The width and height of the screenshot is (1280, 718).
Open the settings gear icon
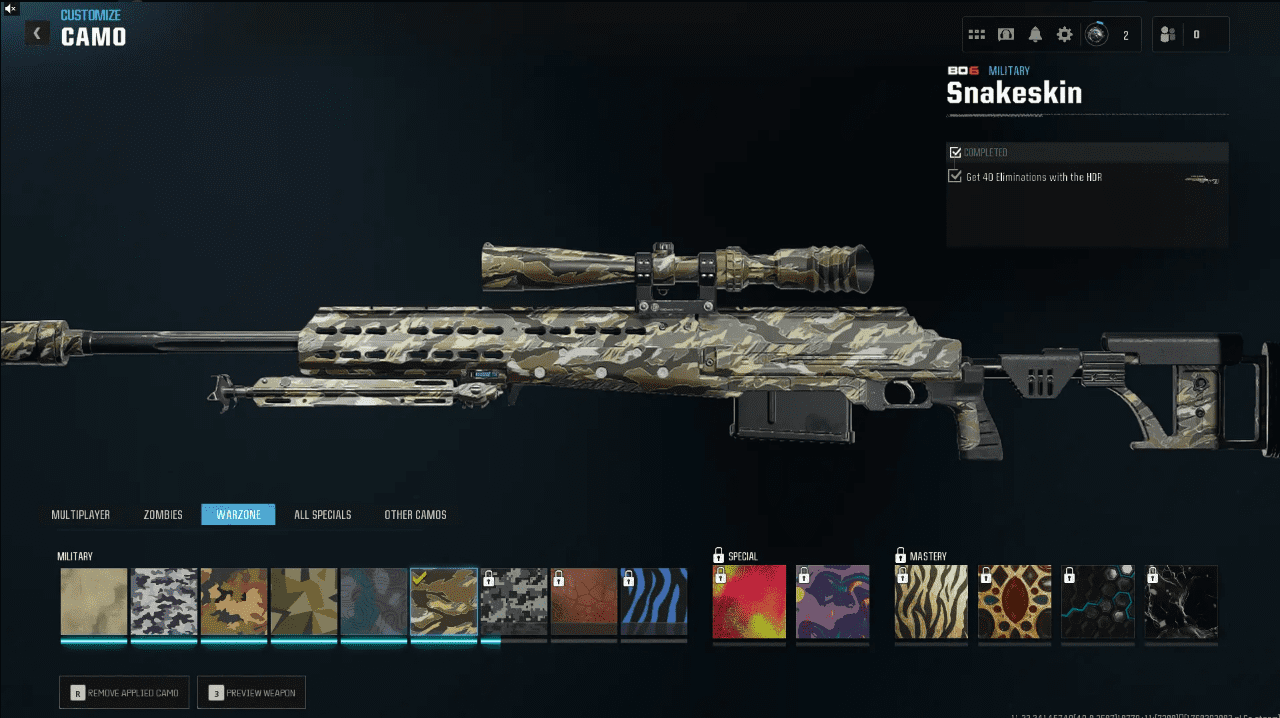pyautogui.click(x=1064, y=35)
